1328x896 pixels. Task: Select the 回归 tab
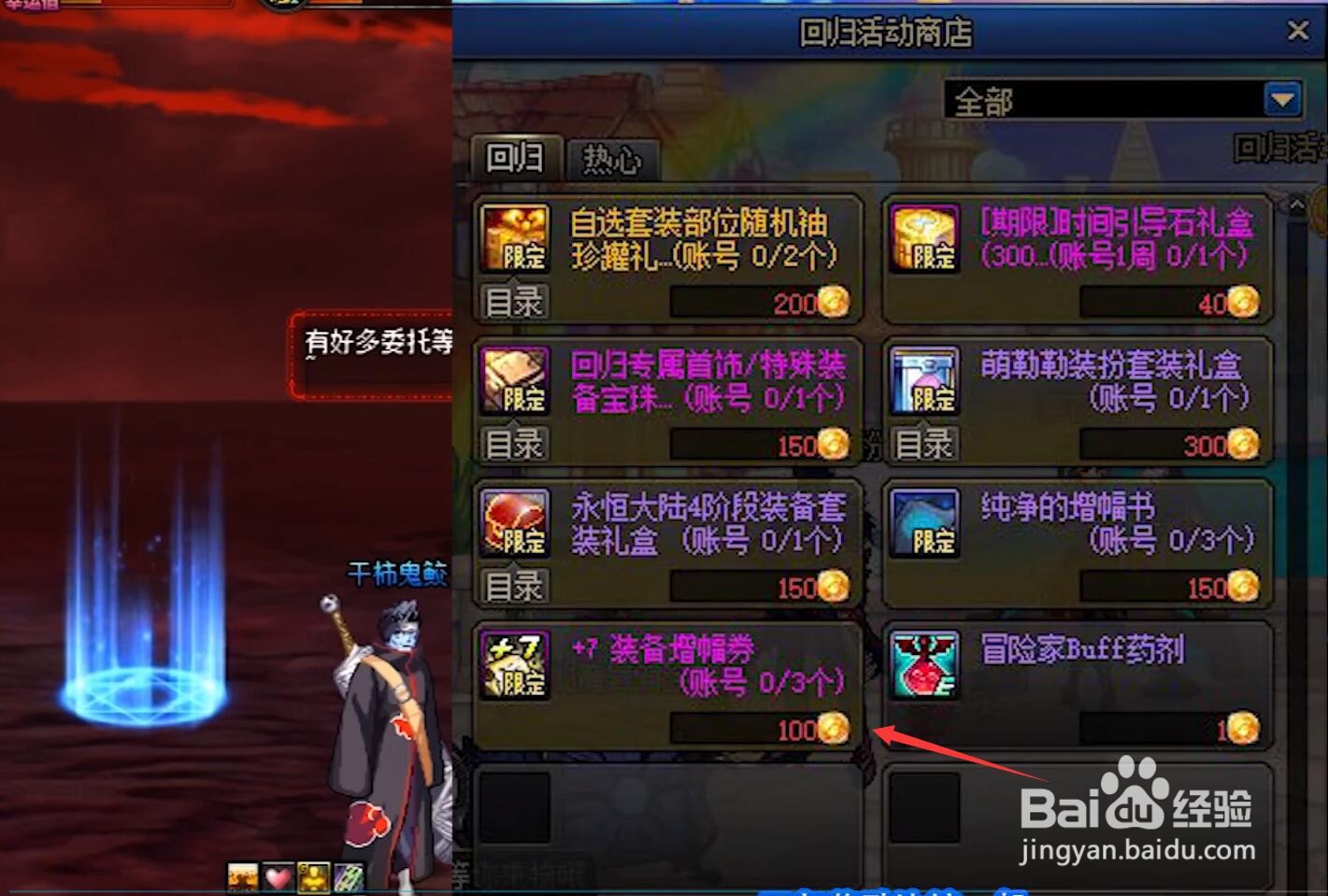[515, 159]
